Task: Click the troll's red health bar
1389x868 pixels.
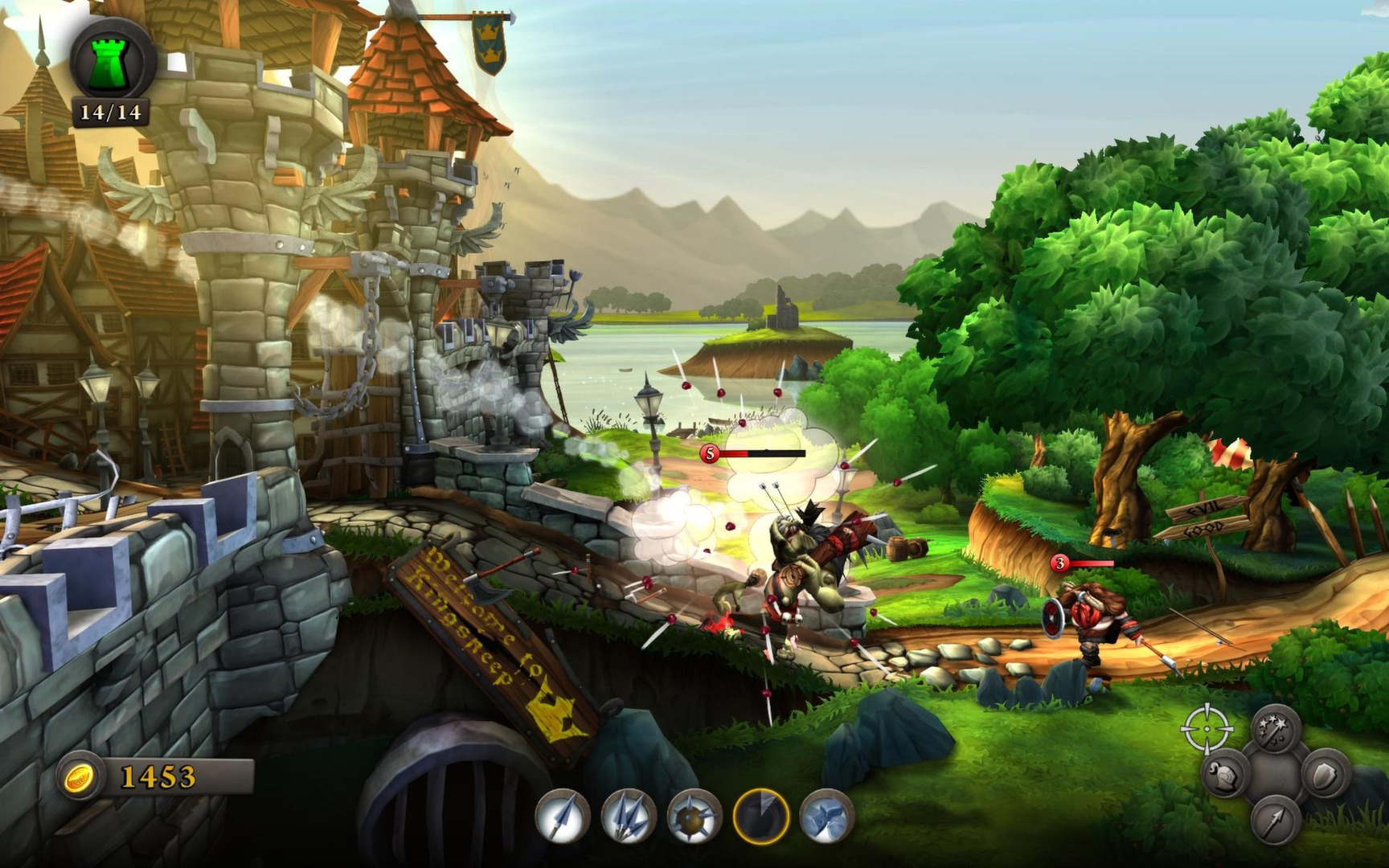Action: click(x=764, y=452)
